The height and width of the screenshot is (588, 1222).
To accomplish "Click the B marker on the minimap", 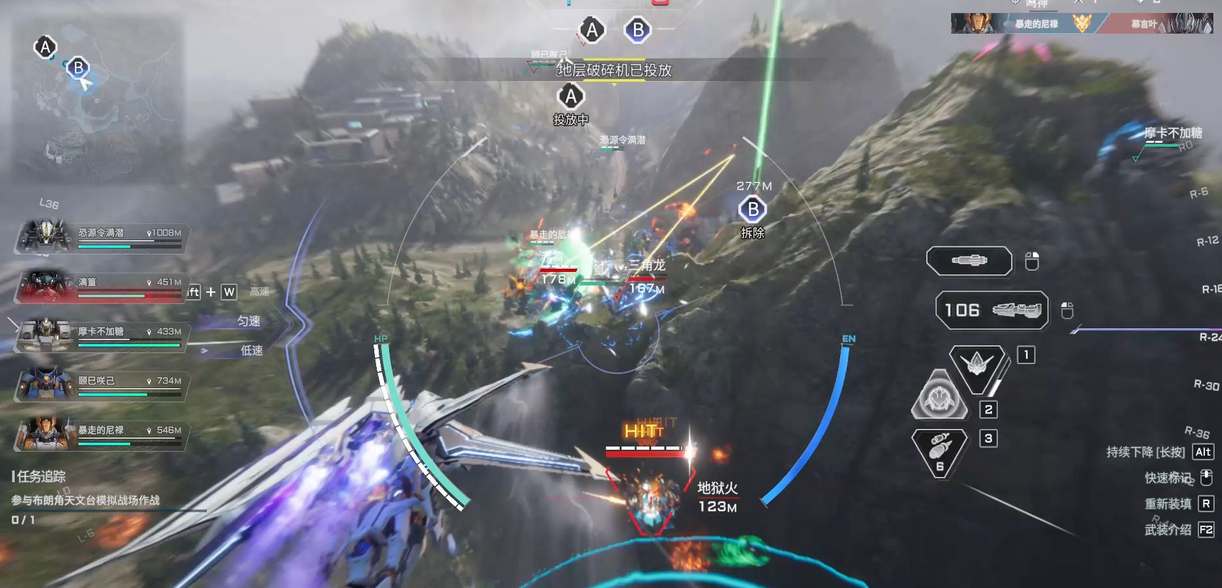I will pos(77,68).
